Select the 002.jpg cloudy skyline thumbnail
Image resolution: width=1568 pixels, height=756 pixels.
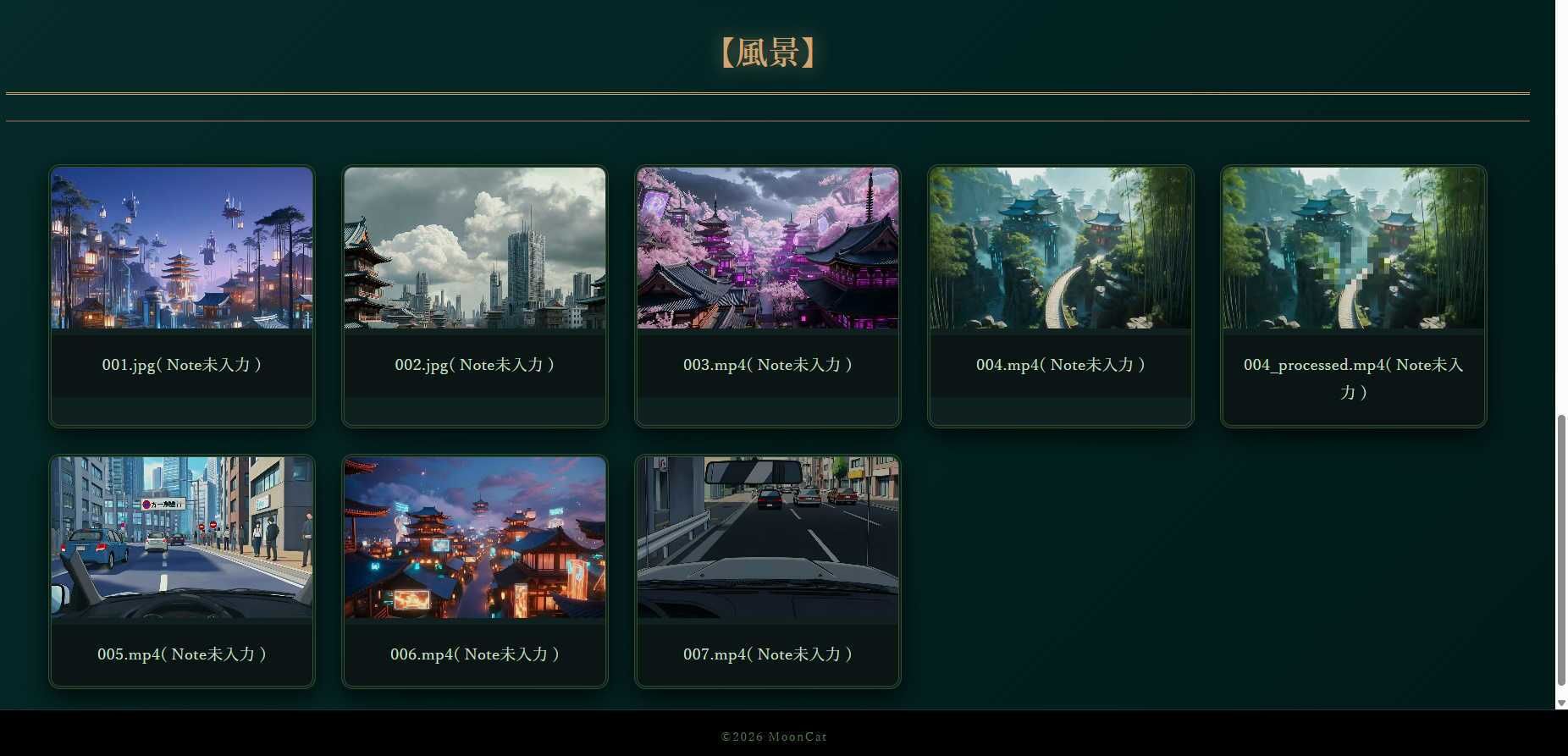475,247
